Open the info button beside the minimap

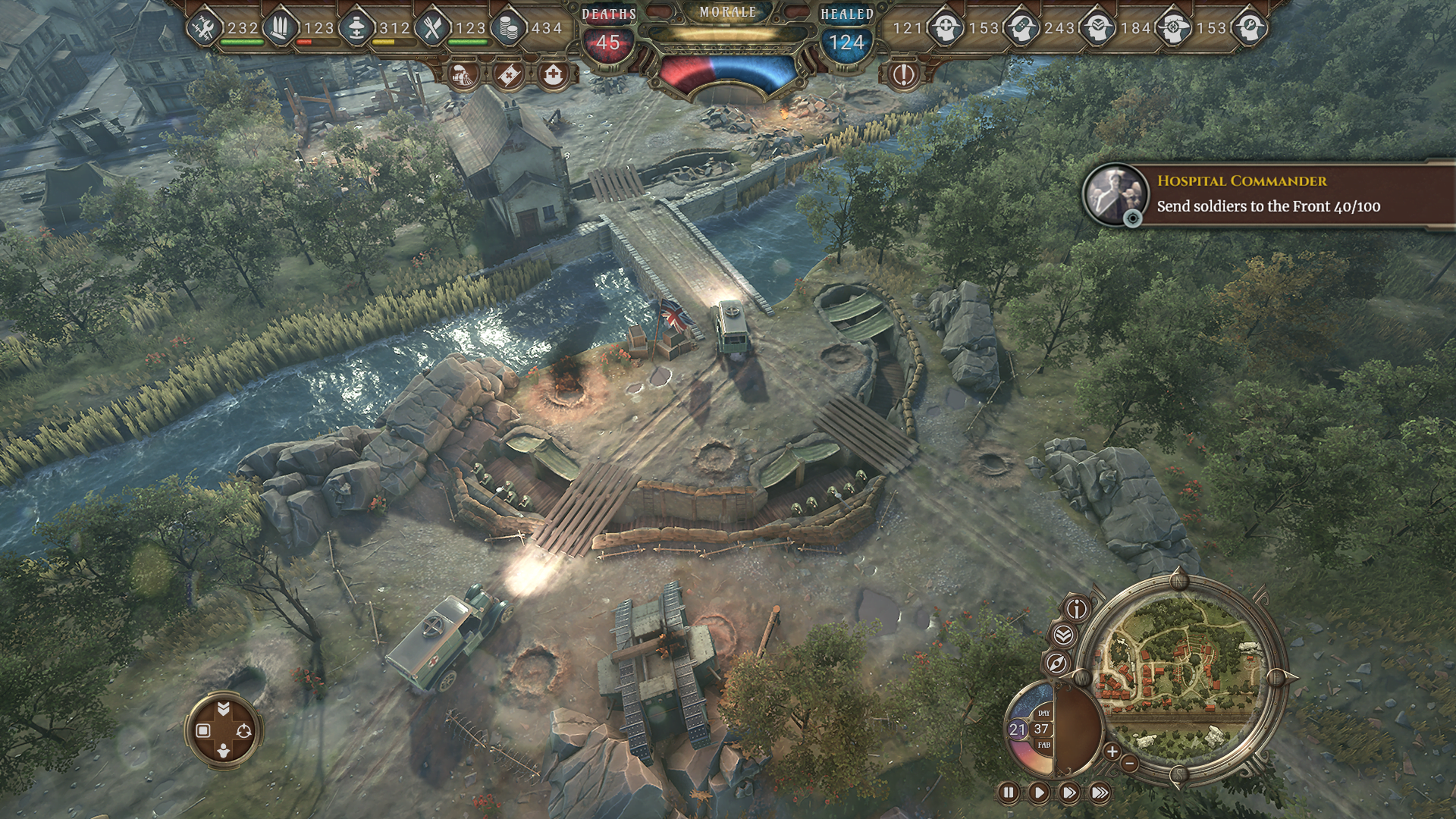tap(1078, 608)
